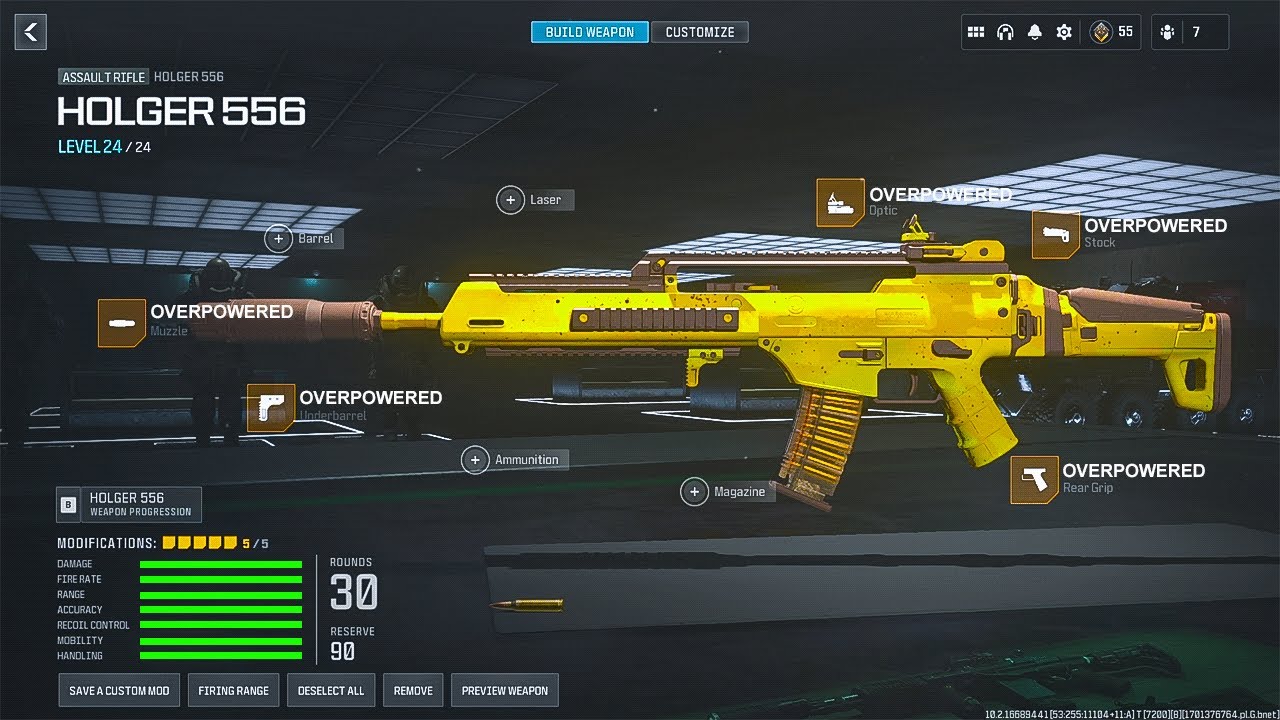Open notifications bell icon
Viewport: 1280px width, 720px height.
point(1035,32)
